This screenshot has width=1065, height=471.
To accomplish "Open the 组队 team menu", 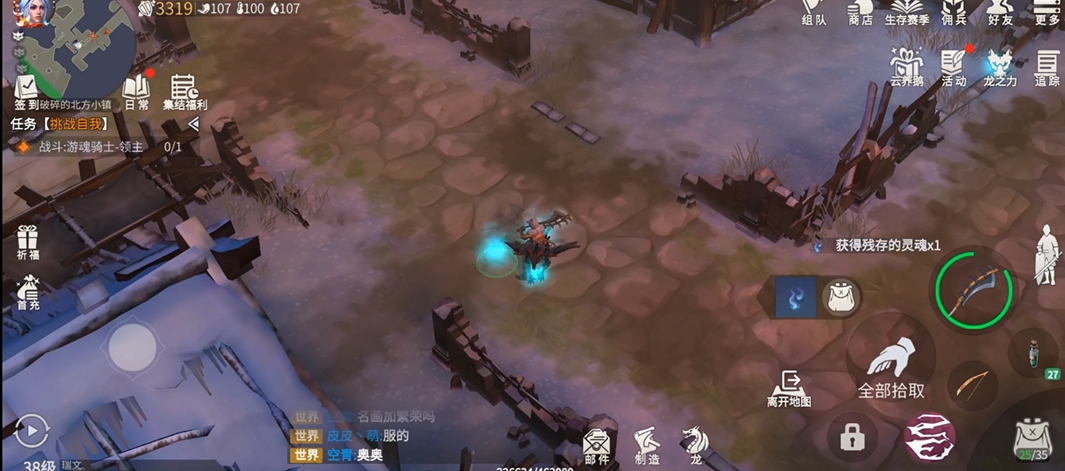I will click(x=815, y=14).
